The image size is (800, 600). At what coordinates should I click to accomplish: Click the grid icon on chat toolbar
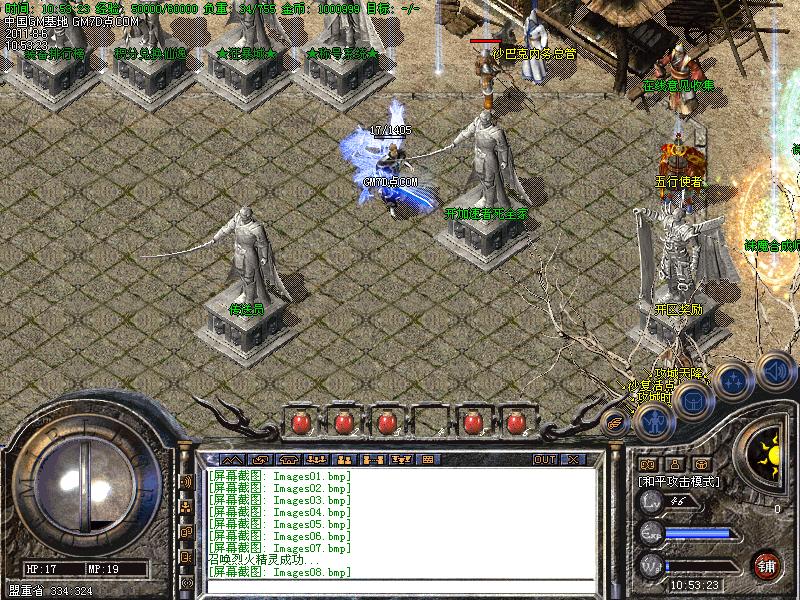click(x=429, y=459)
